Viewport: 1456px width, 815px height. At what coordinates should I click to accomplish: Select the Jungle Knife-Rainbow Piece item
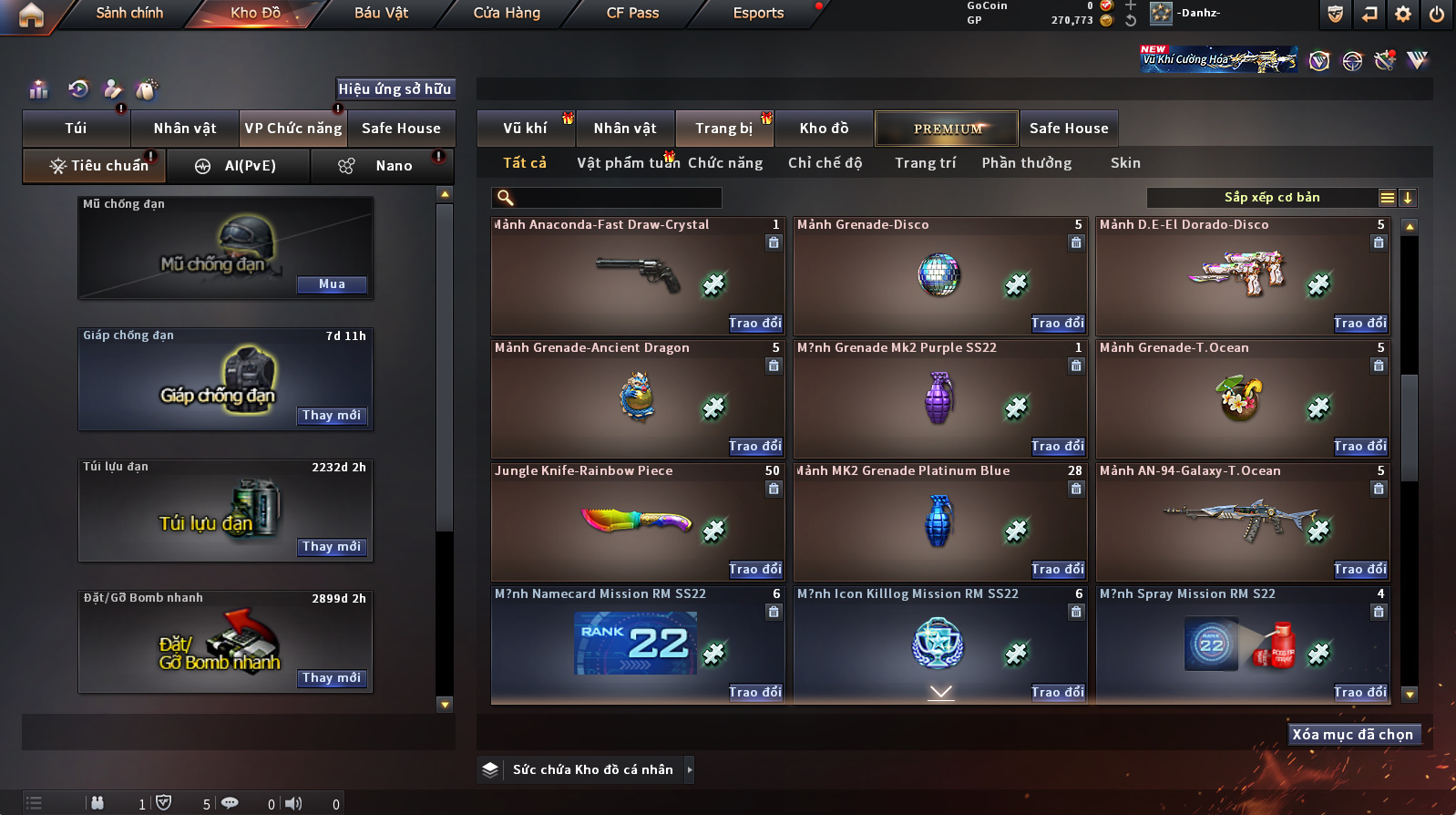point(637,521)
